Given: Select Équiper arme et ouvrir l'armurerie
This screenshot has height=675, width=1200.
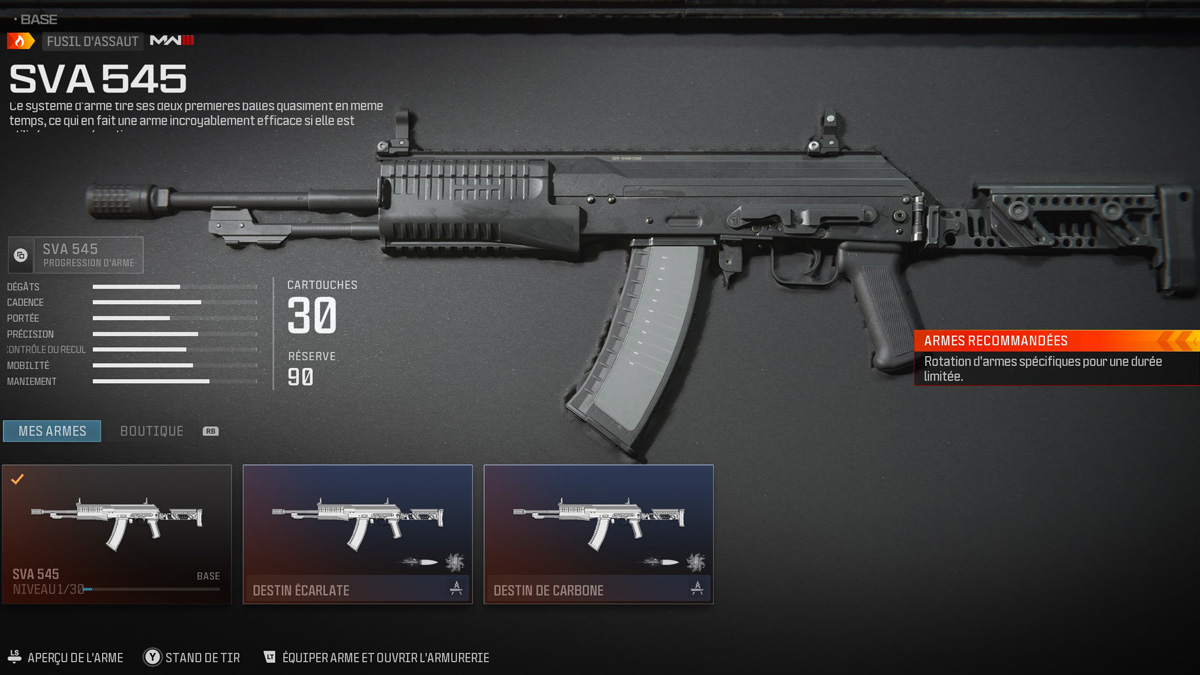Looking at the screenshot, I should point(376,658).
